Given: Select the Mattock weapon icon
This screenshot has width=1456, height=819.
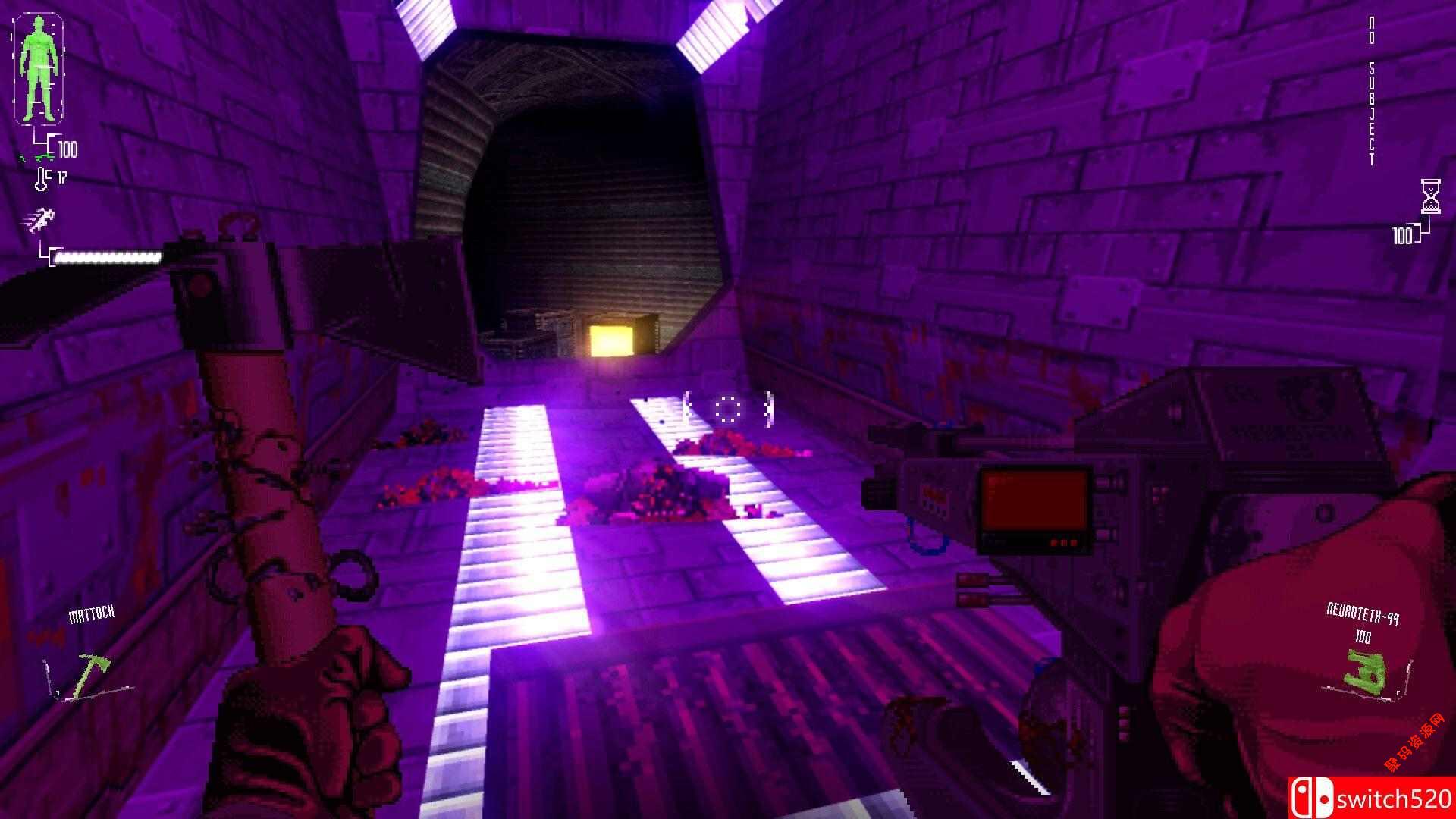Looking at the screenshot, I should 90,673.
